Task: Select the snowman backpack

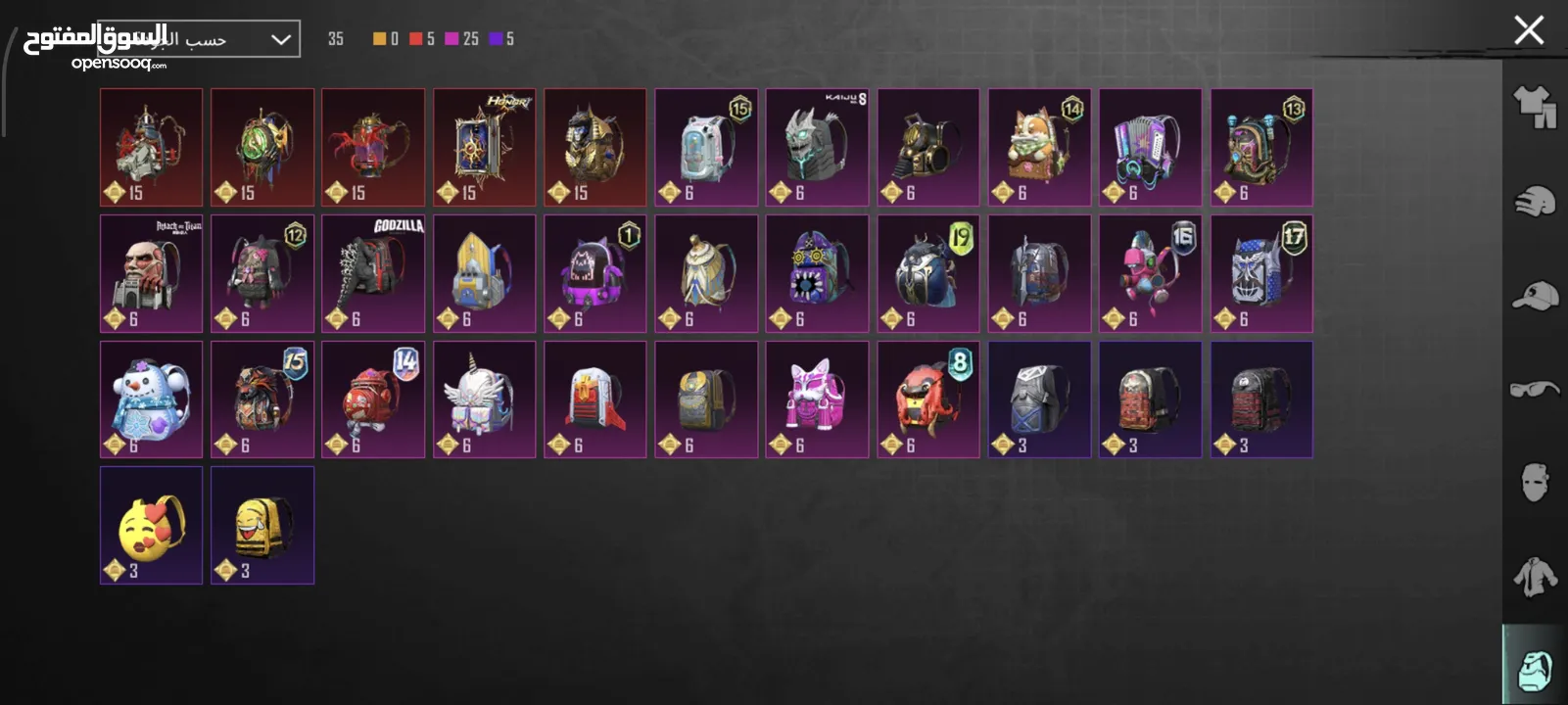Action: tap(151, 399)
